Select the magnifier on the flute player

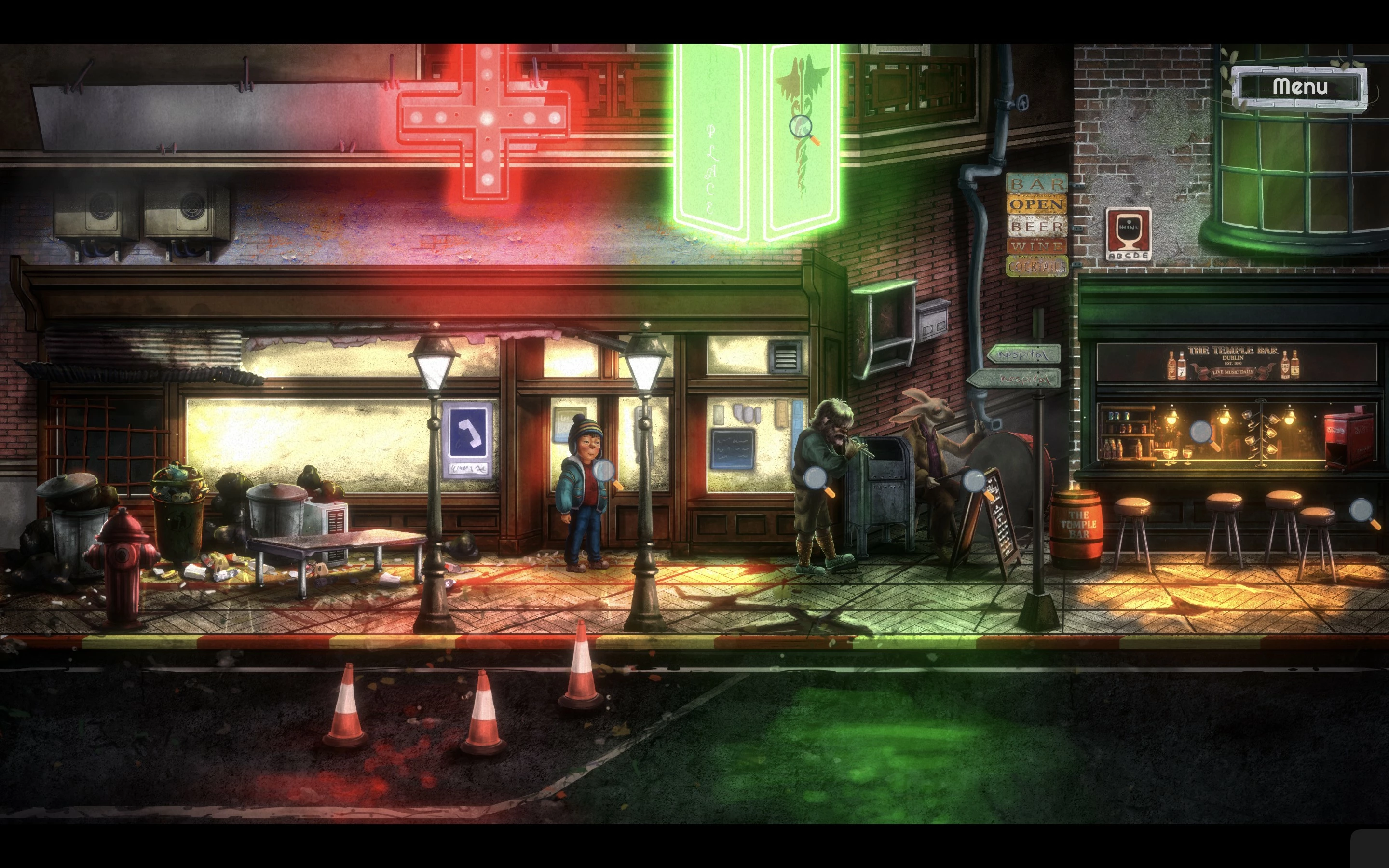[816, 477]
